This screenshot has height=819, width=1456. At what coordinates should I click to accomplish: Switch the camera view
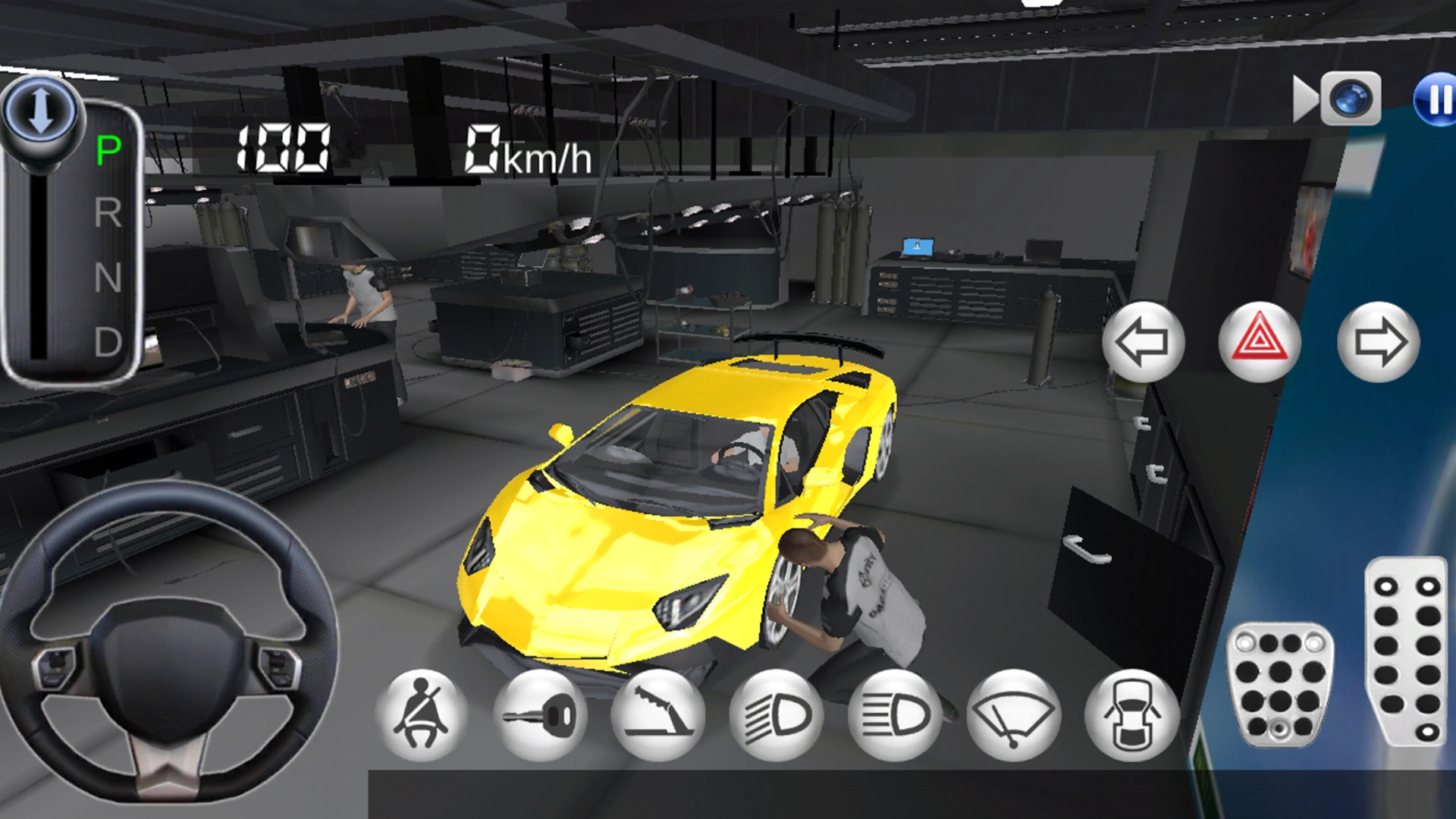(x=1338, y=99)
